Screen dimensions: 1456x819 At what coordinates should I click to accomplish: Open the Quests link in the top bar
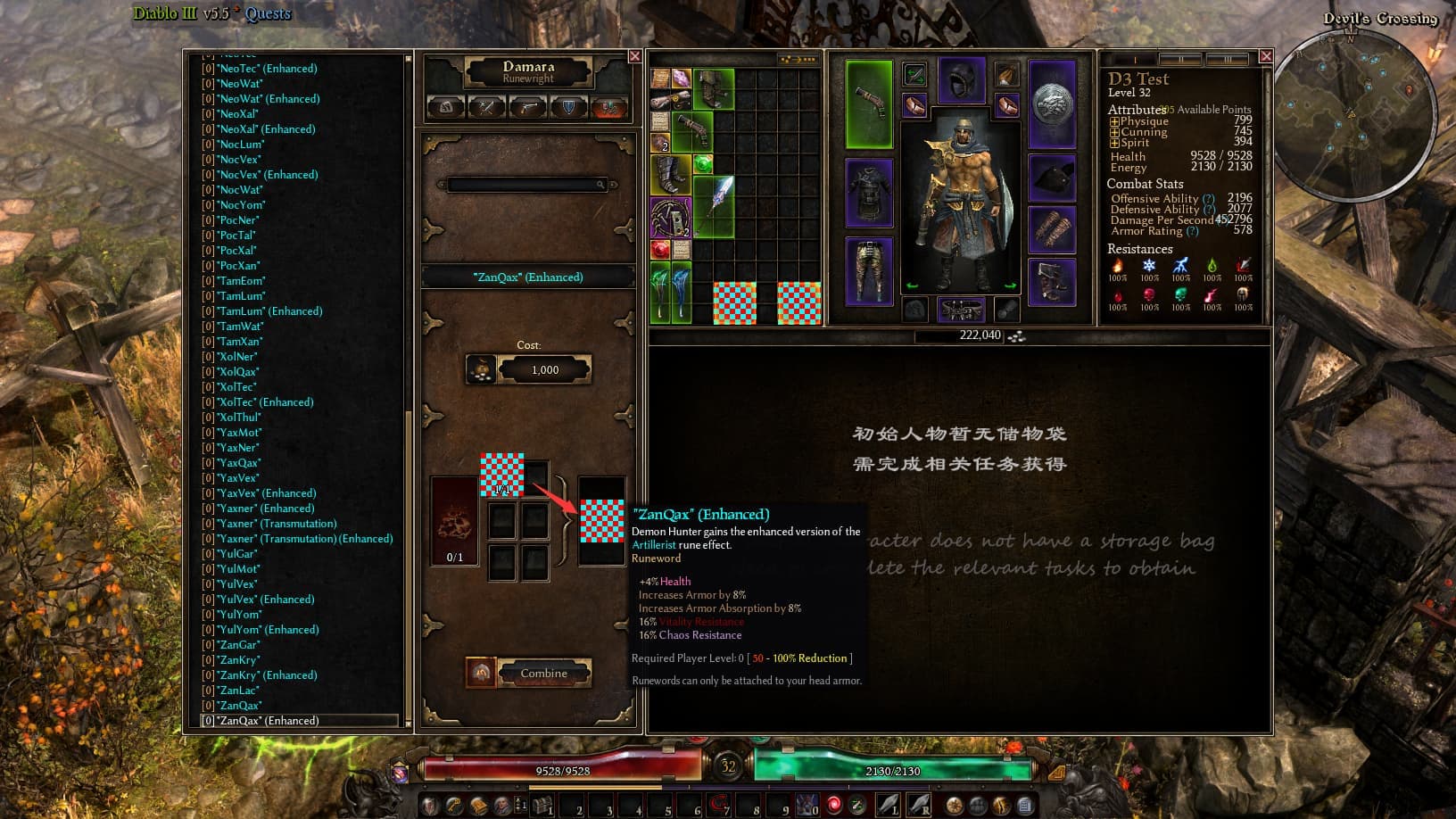268,13
